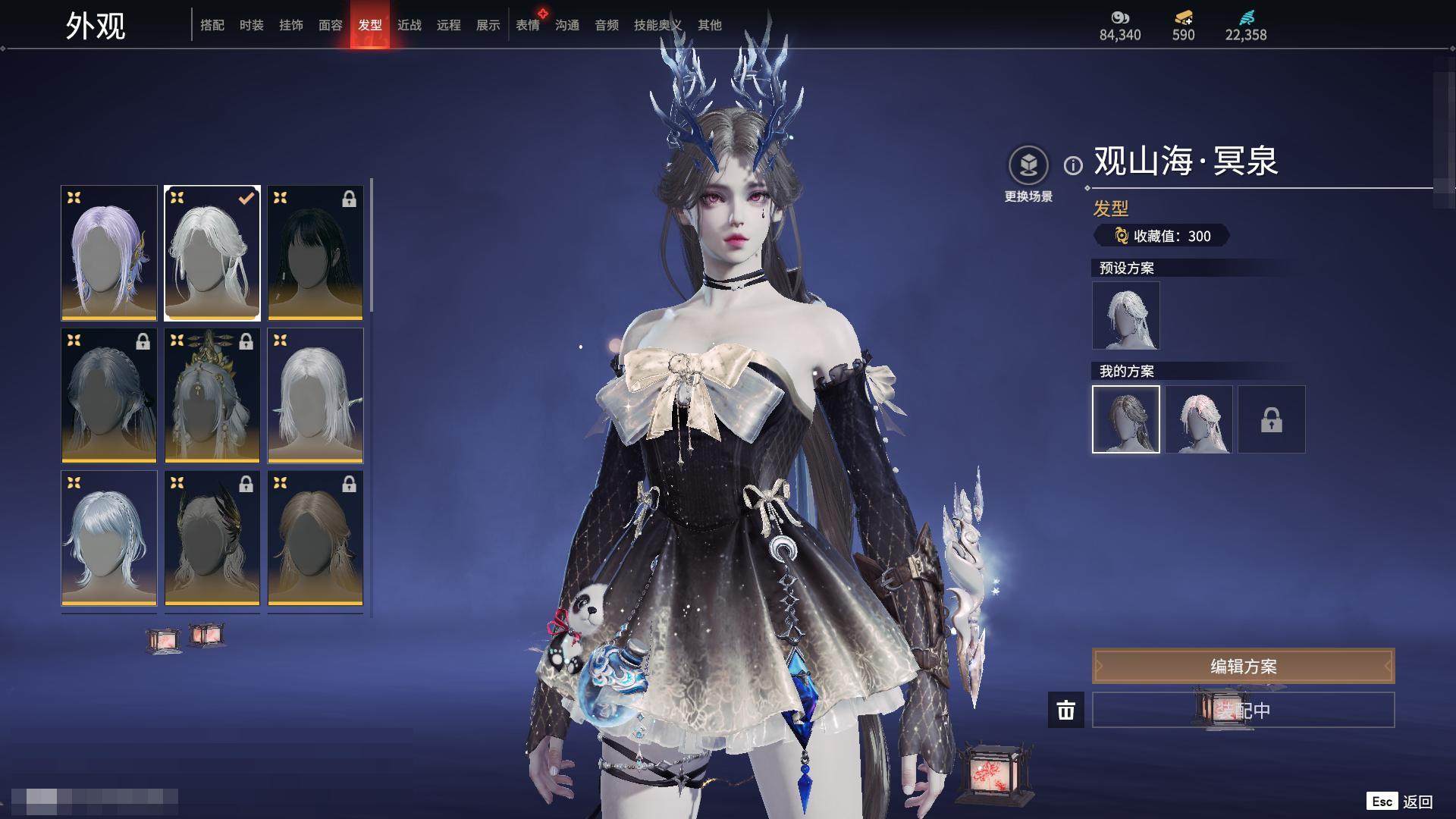Choose the pink hair scheme in 我的方案
Image resolution: width=1456 pixels, height=819 pixels.
(1199, 419)
